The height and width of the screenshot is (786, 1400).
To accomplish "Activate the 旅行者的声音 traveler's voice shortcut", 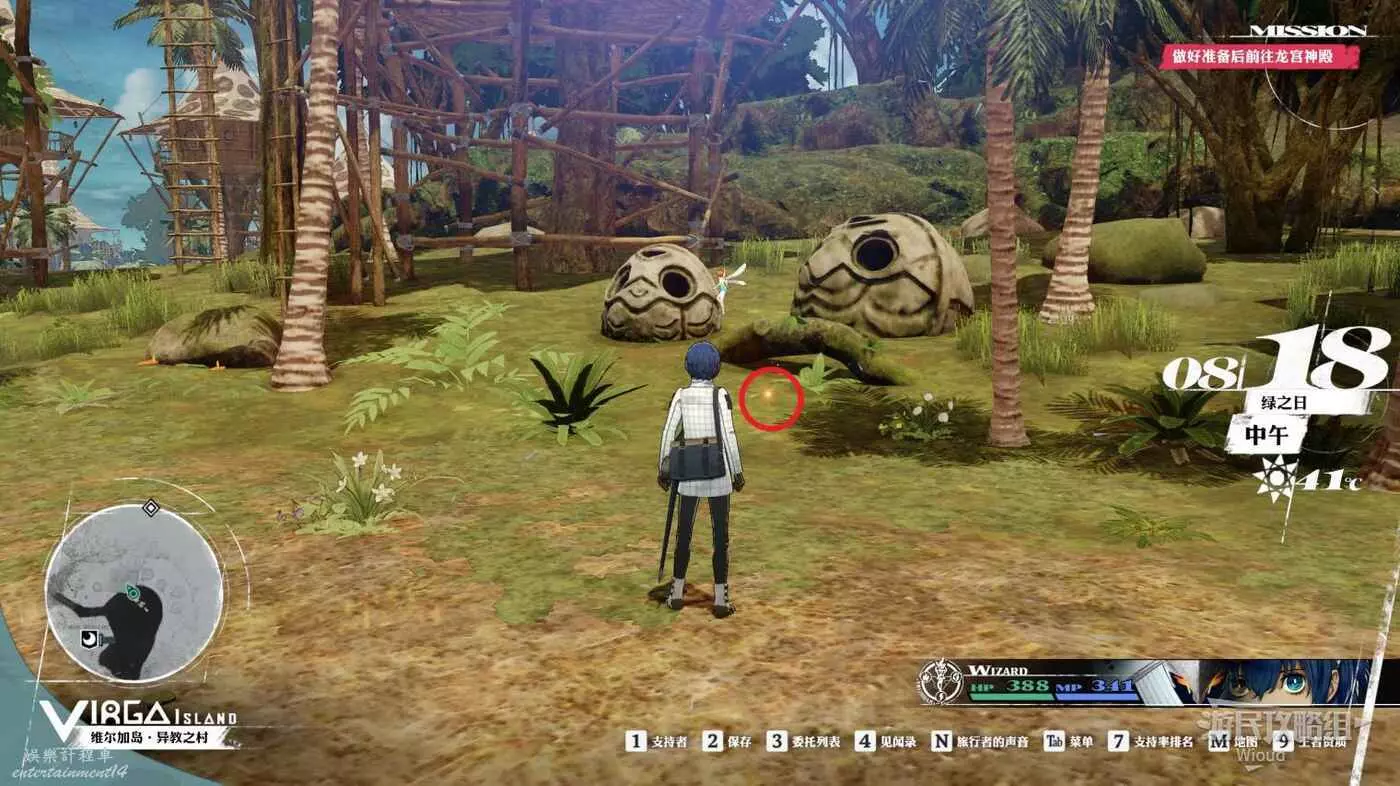I will pos(978,741).
